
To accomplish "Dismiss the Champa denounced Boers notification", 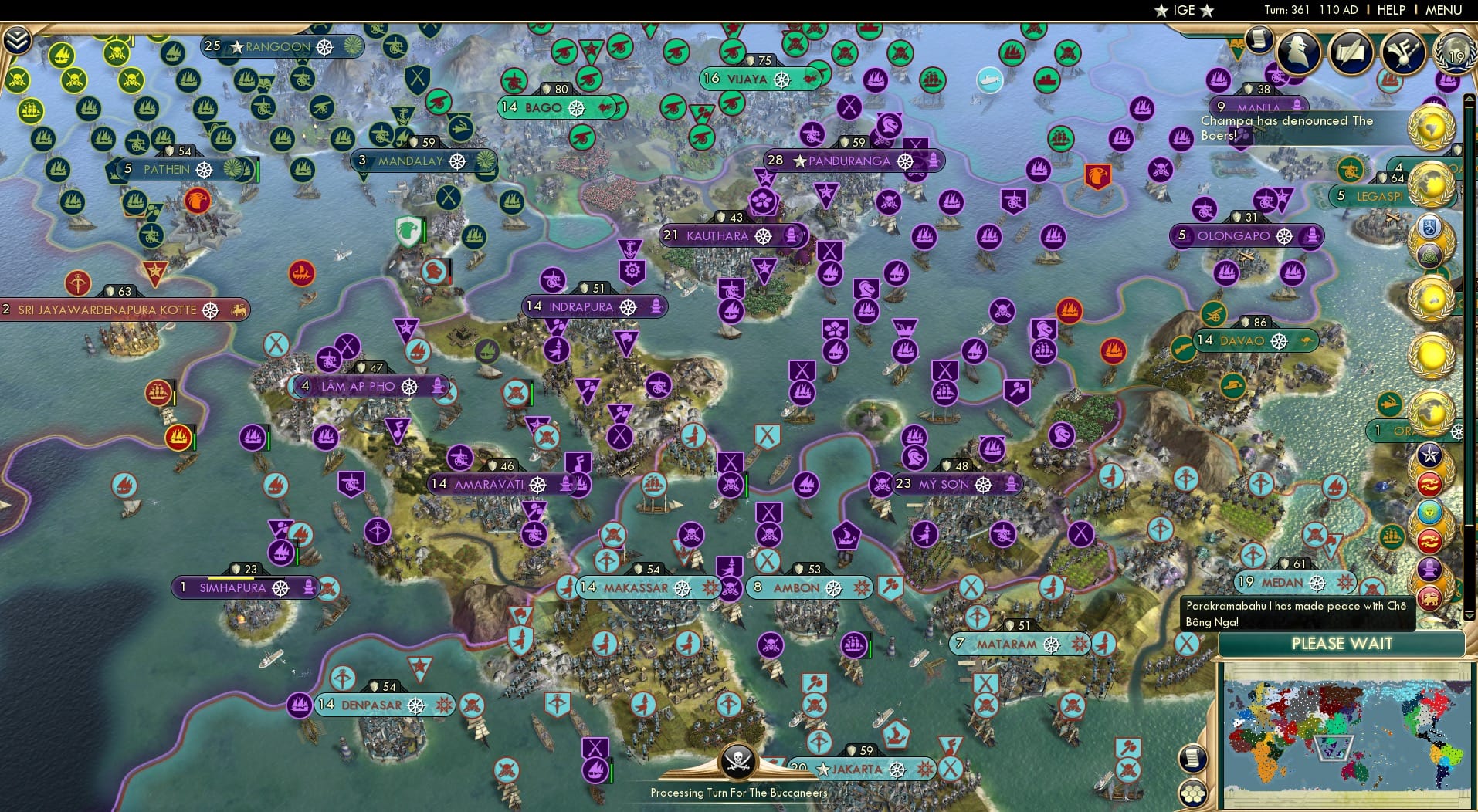I will [x=1303, y=127].
